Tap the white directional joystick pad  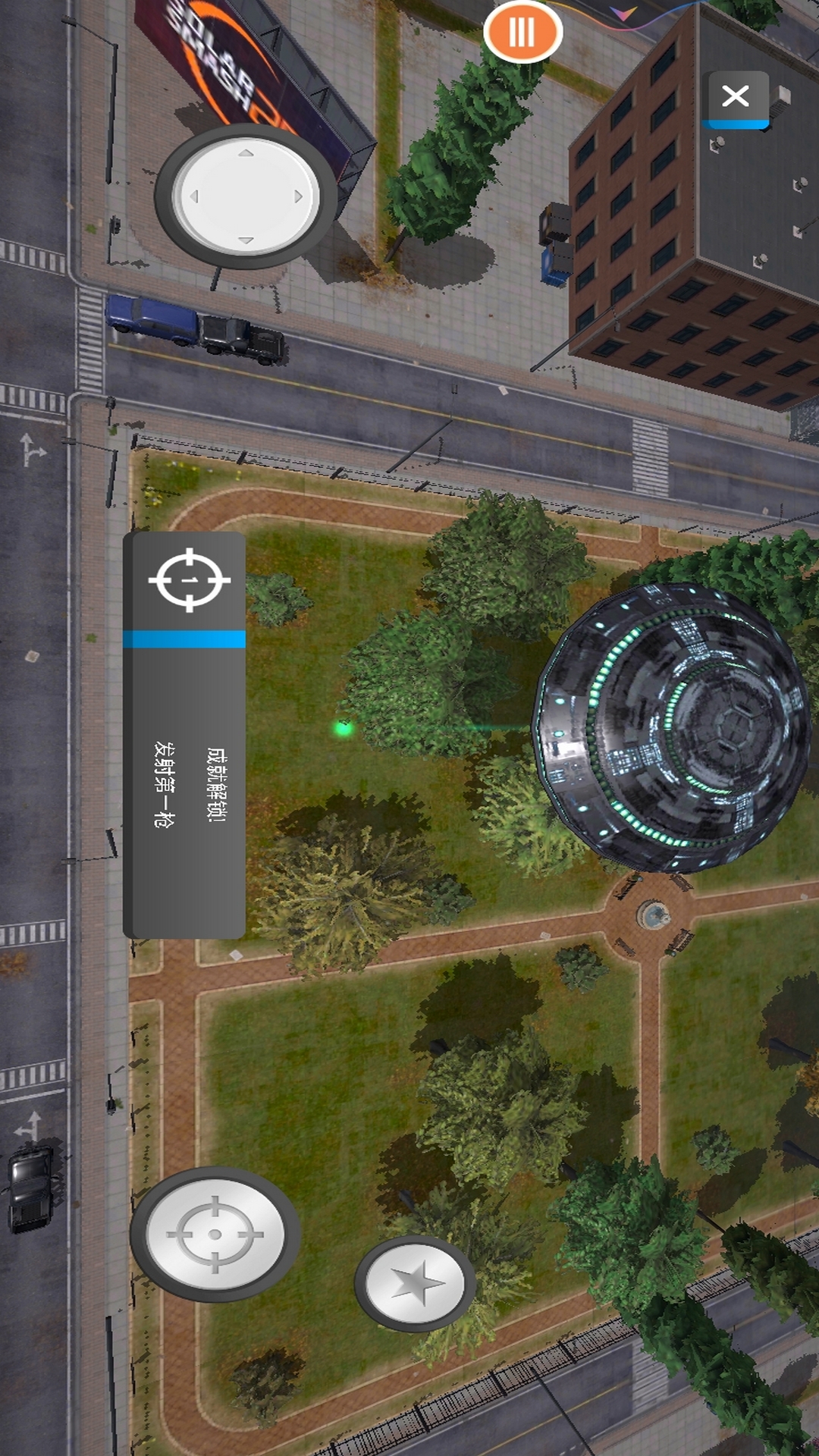[x=246, y=196]
